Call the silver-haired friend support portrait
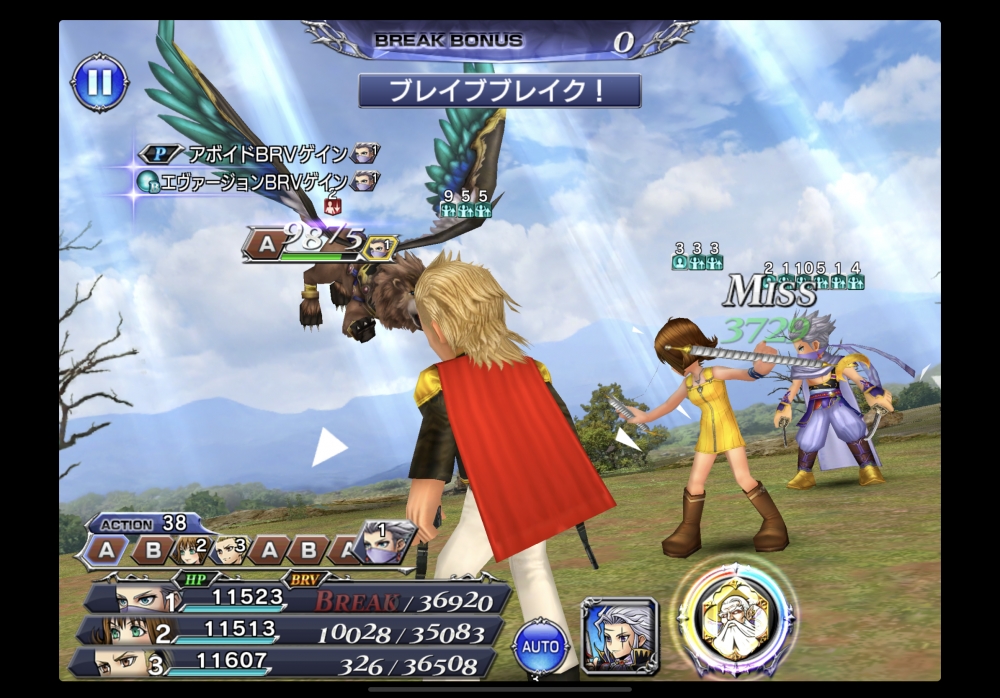Screen dimensions: 1000x698 pos(619,635)
